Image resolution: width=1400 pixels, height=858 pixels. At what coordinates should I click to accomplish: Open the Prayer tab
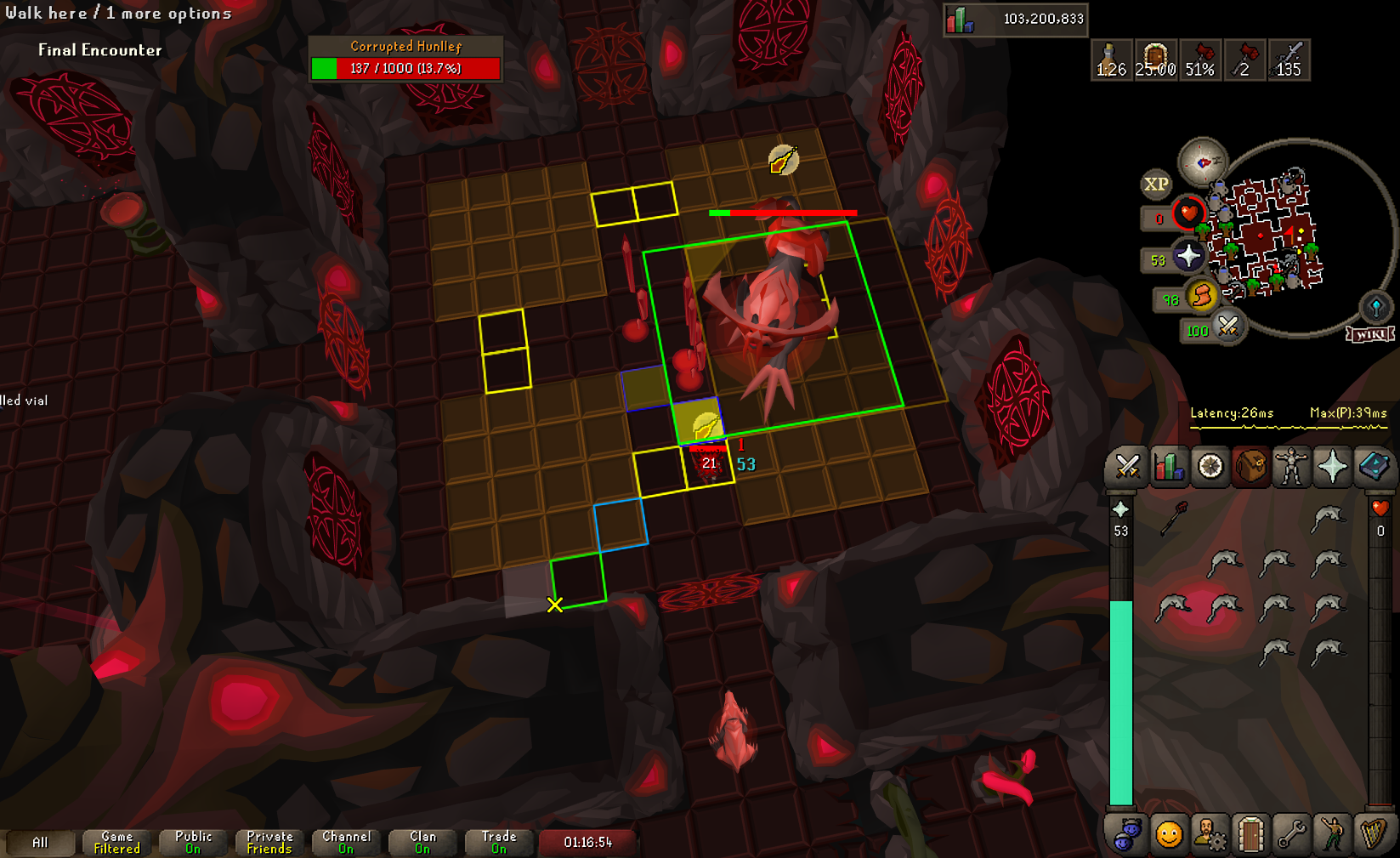tap(1332, 467)
